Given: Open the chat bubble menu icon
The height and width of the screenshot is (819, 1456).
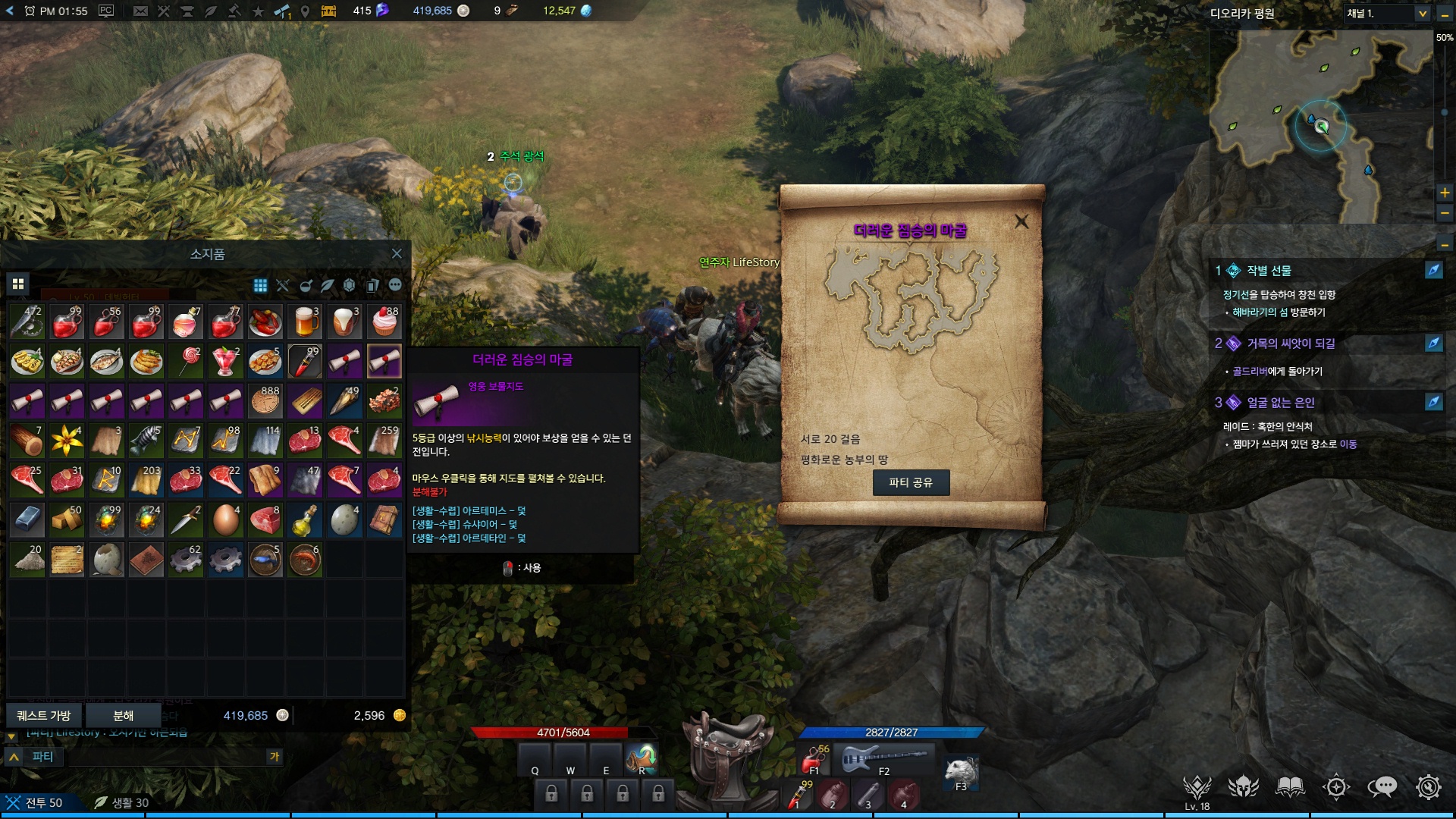Looking at the screenshot, I should 1382,787.
